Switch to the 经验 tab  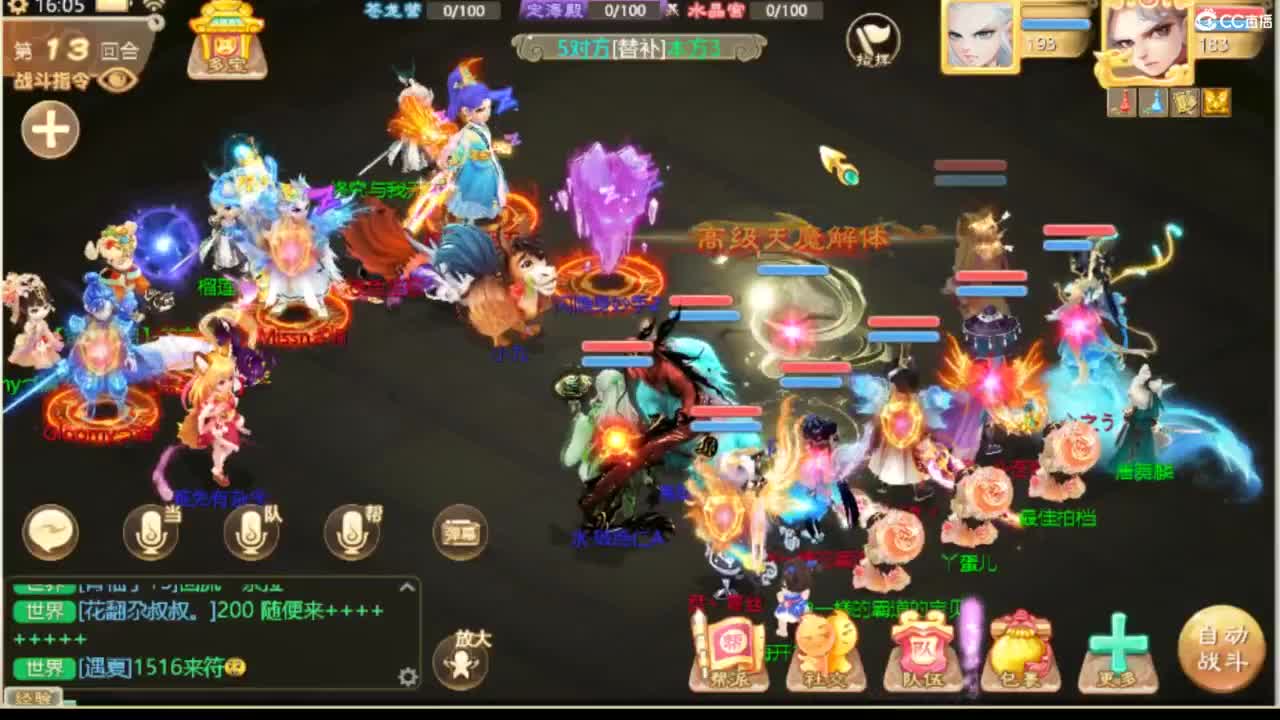pos(33,697)
